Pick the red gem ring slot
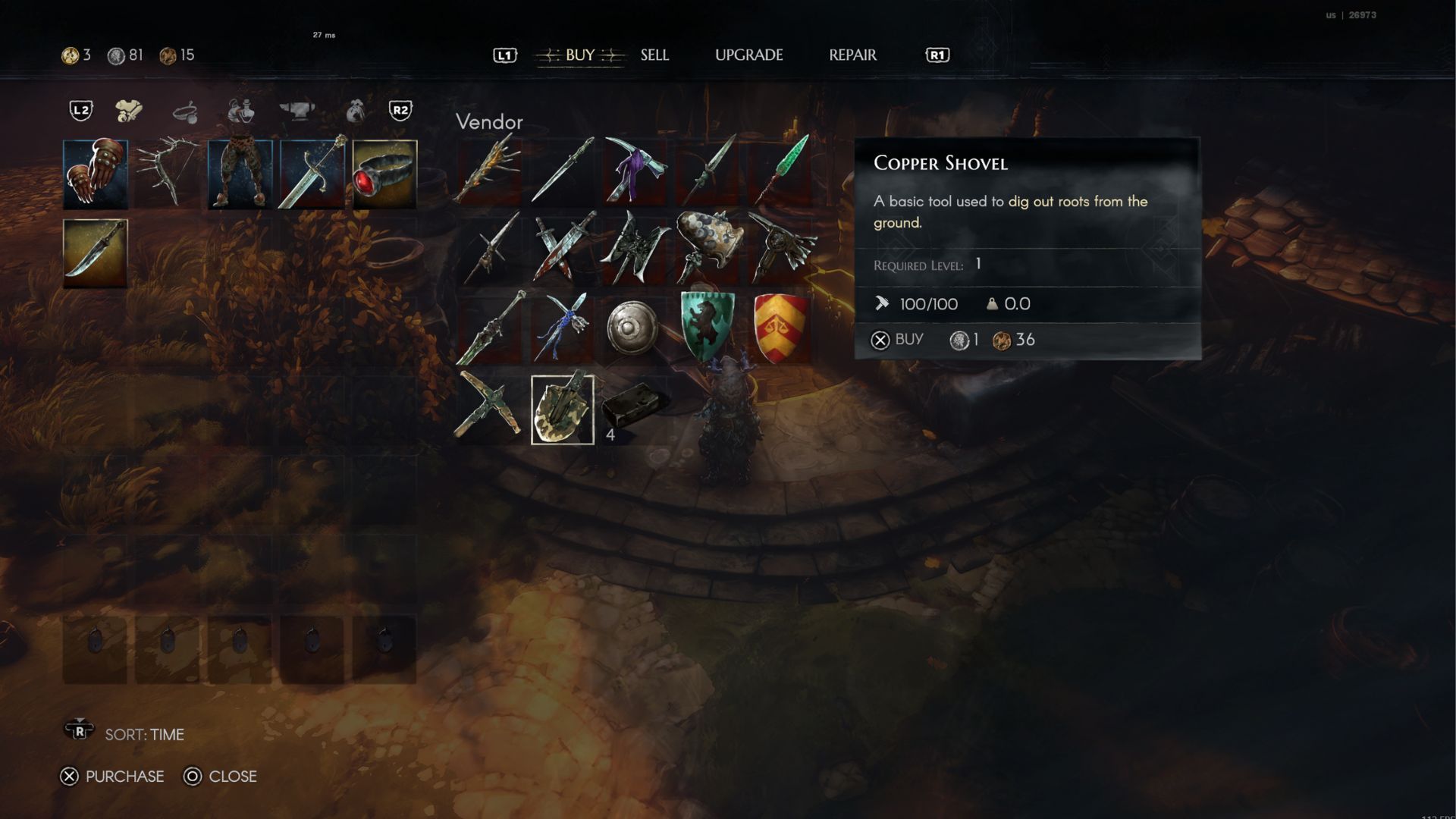The height and width of the screenshot is (819, 1456). [384, 174]
